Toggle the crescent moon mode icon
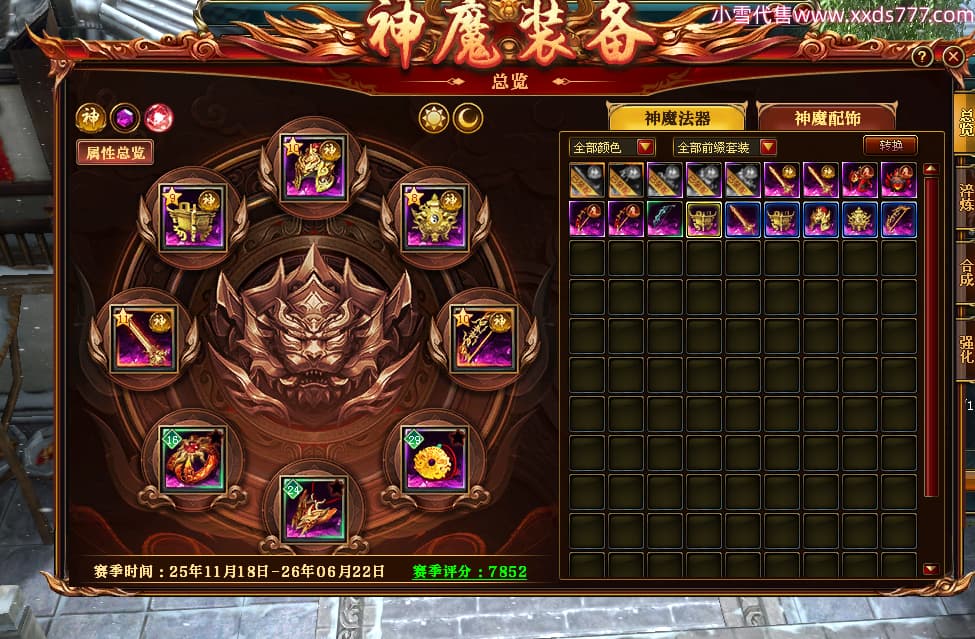This screenshot has height=639, width=975. click(x=467, y=119)
